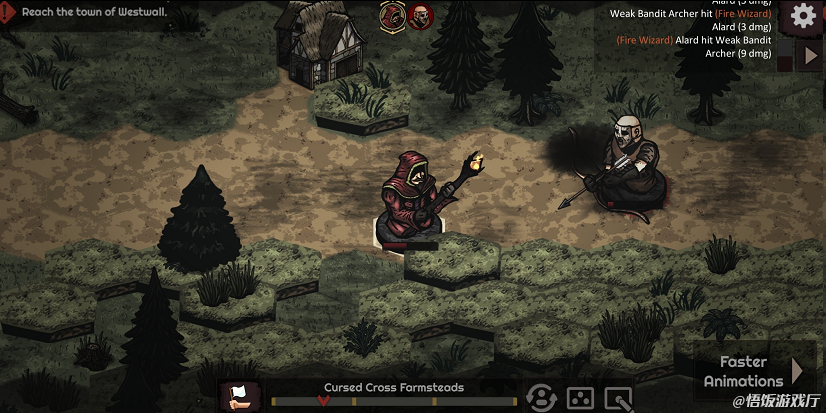The width and height of the screenshot is (826, 413).
Task: Select the Fire Wizard turn portrait
Action: (391, 15)
